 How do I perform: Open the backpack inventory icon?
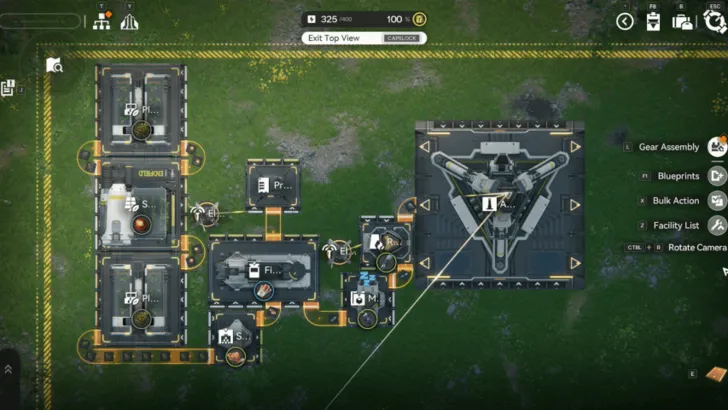pos(682,21)
